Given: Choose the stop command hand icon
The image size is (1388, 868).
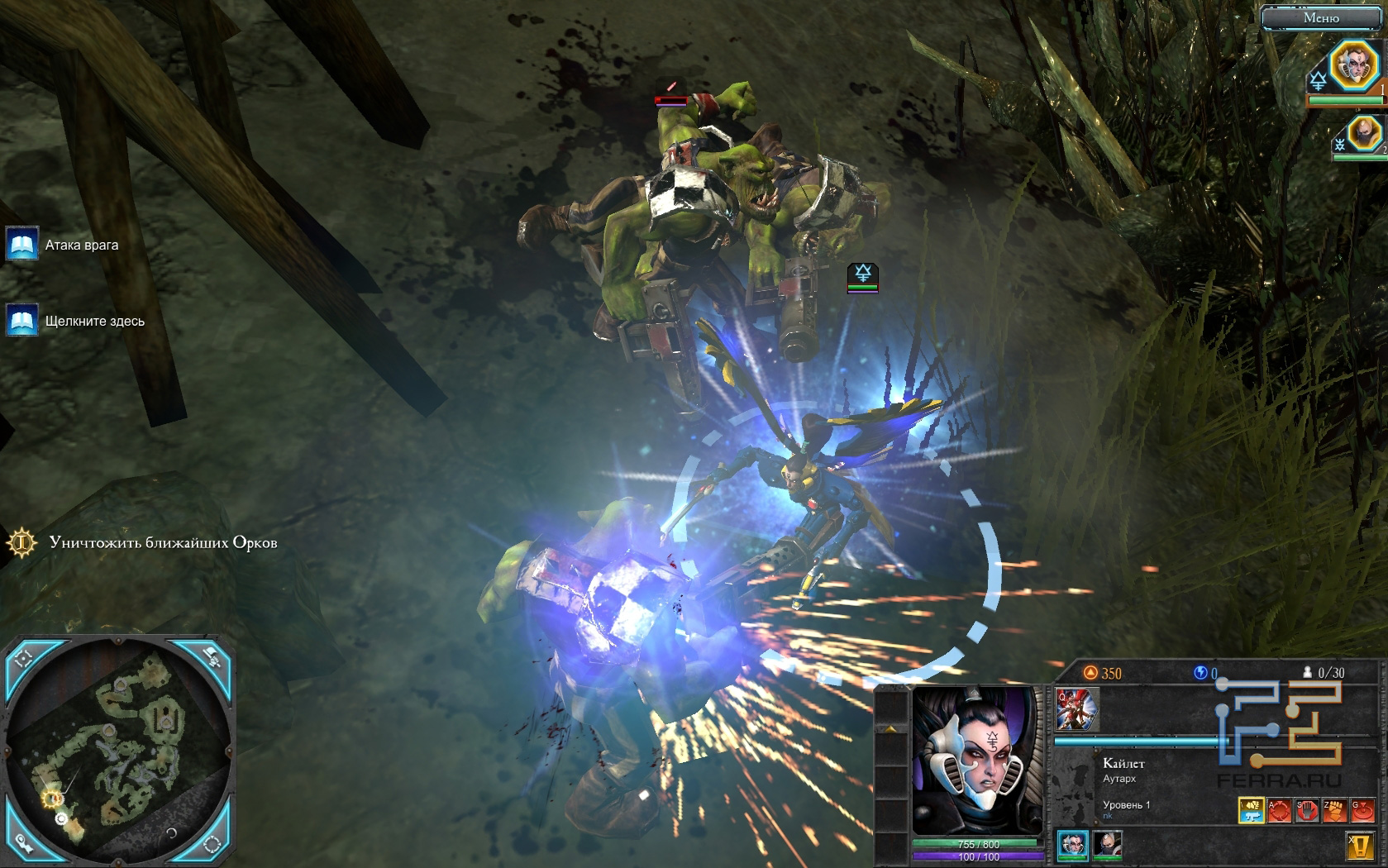Looking at the screenshot, I should coord(1307,810).
